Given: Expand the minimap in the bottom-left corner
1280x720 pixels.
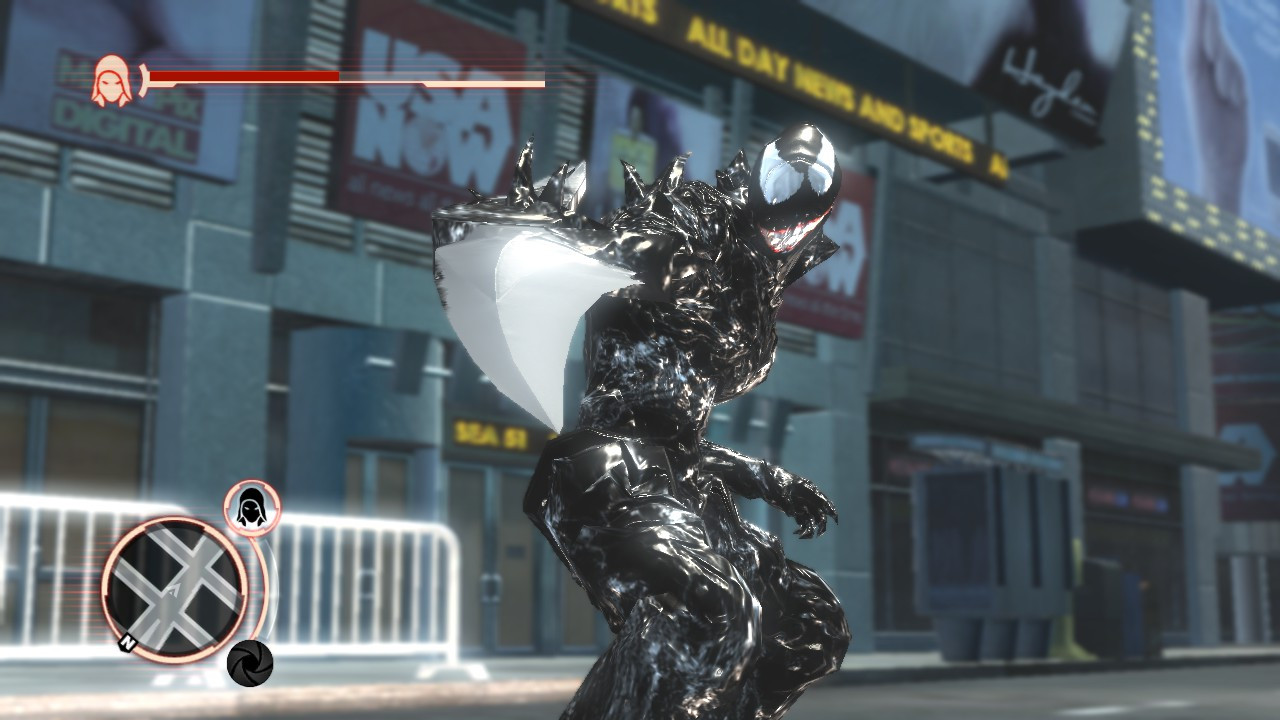Looking at the screenshot, I should pyautogui.click(x=172, y=590).
